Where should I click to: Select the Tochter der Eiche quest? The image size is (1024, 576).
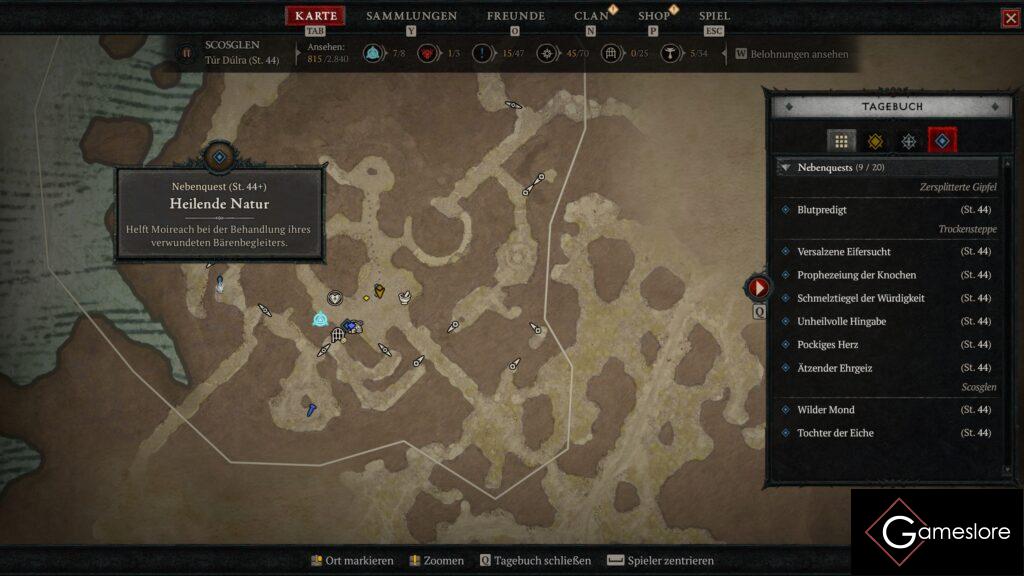point(835,433)
